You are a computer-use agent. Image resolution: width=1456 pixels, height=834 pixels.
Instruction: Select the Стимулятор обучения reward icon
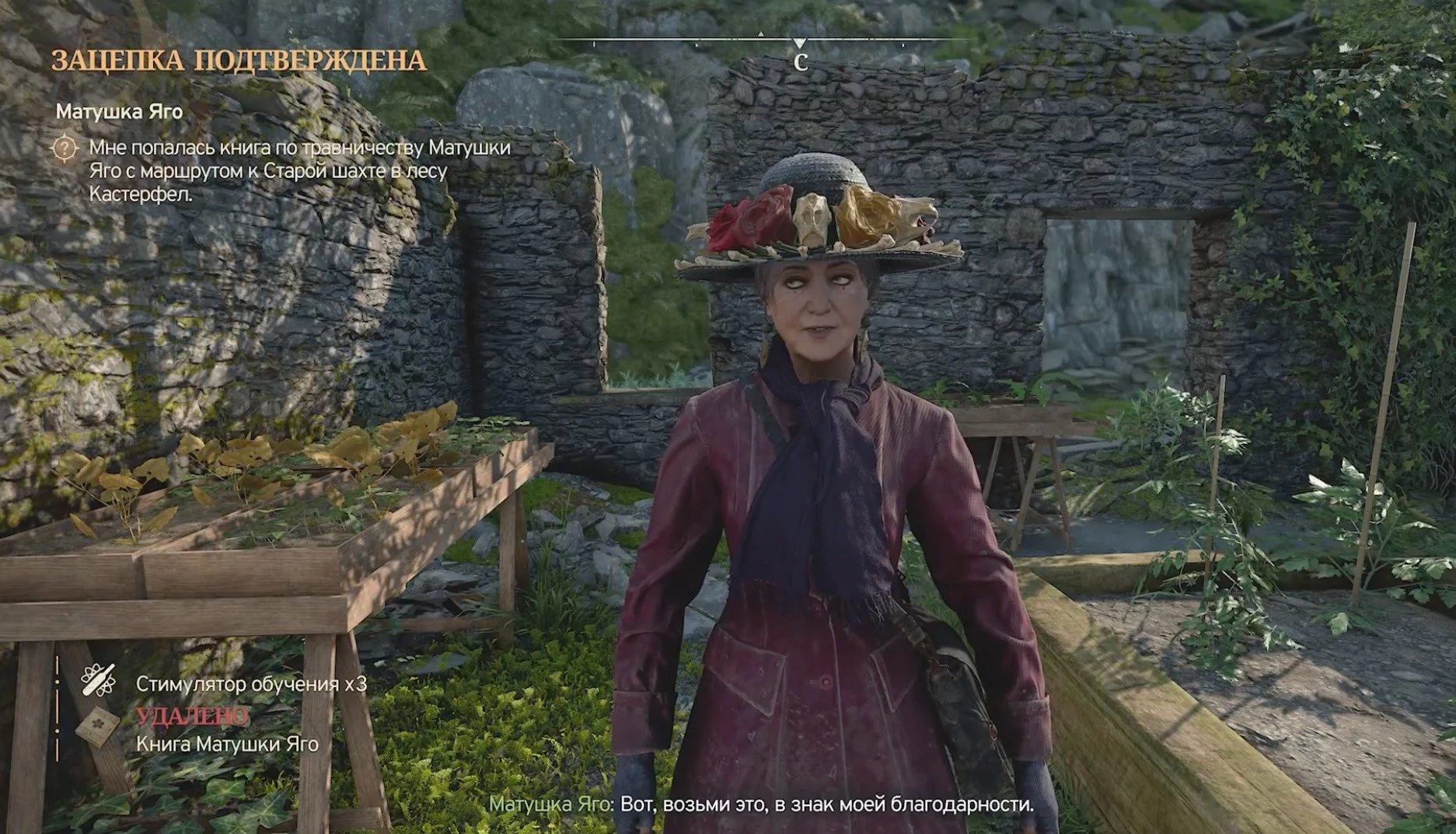point(99,681)
